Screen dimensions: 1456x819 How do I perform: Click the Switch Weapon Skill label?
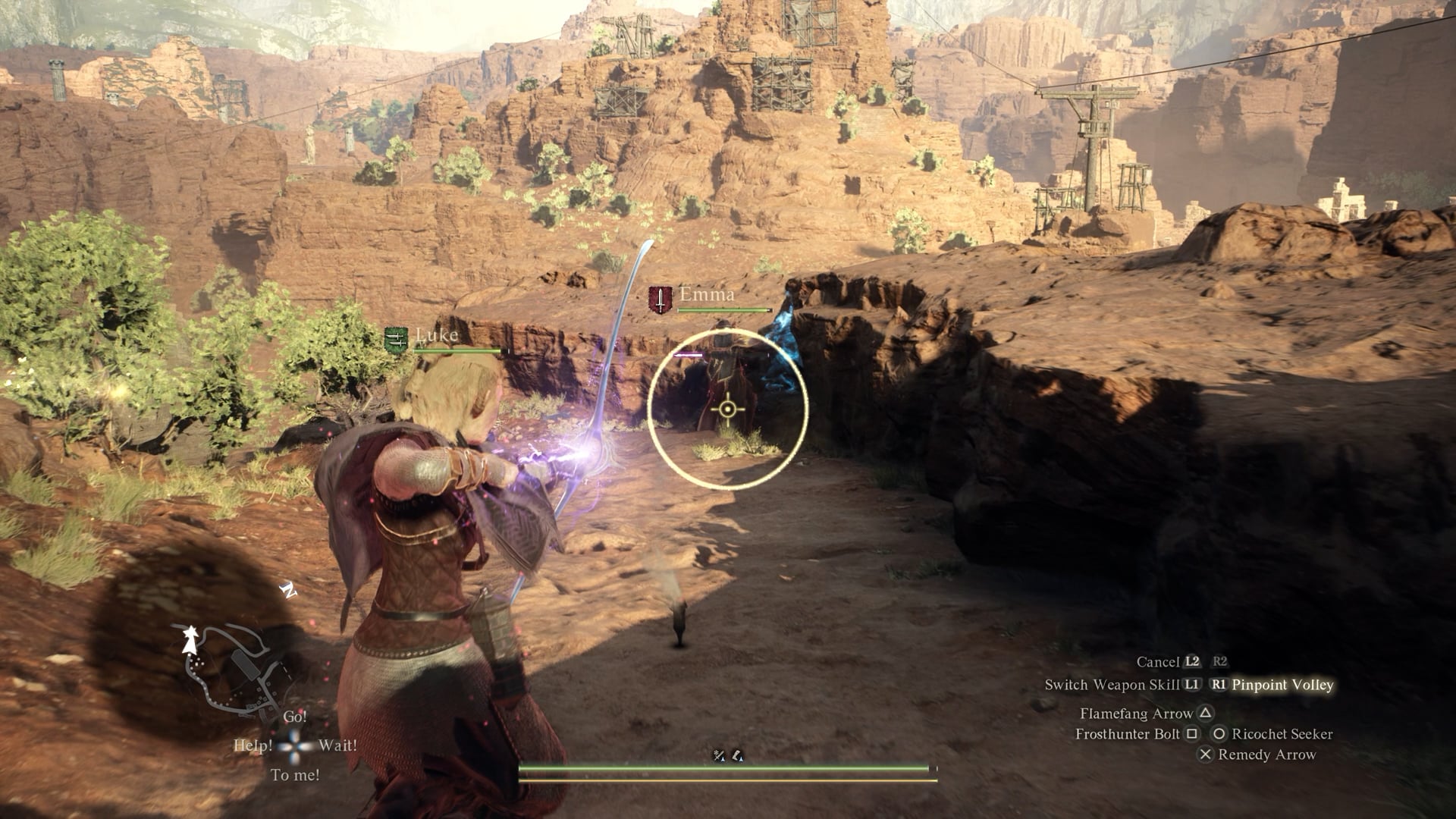pyautogui.click(x=1112, y=685)
